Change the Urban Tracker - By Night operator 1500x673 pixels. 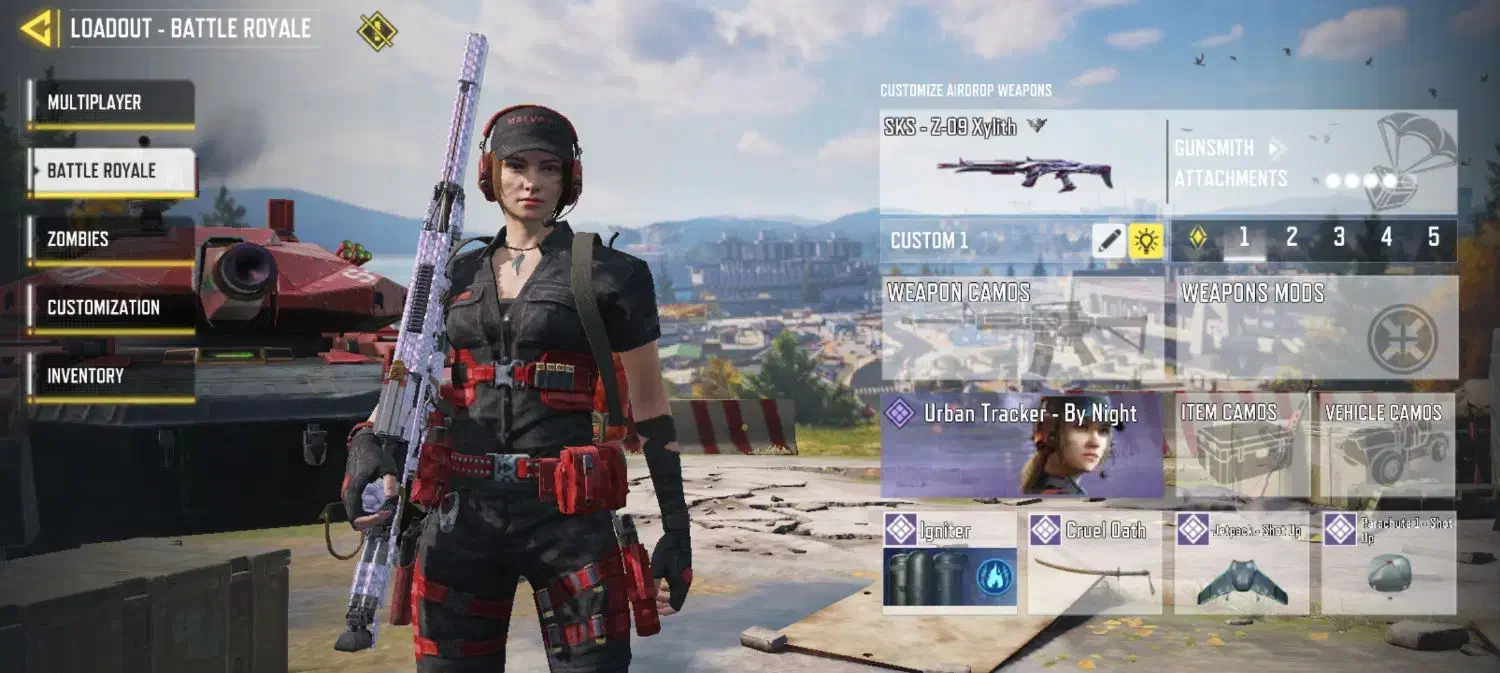pos(1022,445)
